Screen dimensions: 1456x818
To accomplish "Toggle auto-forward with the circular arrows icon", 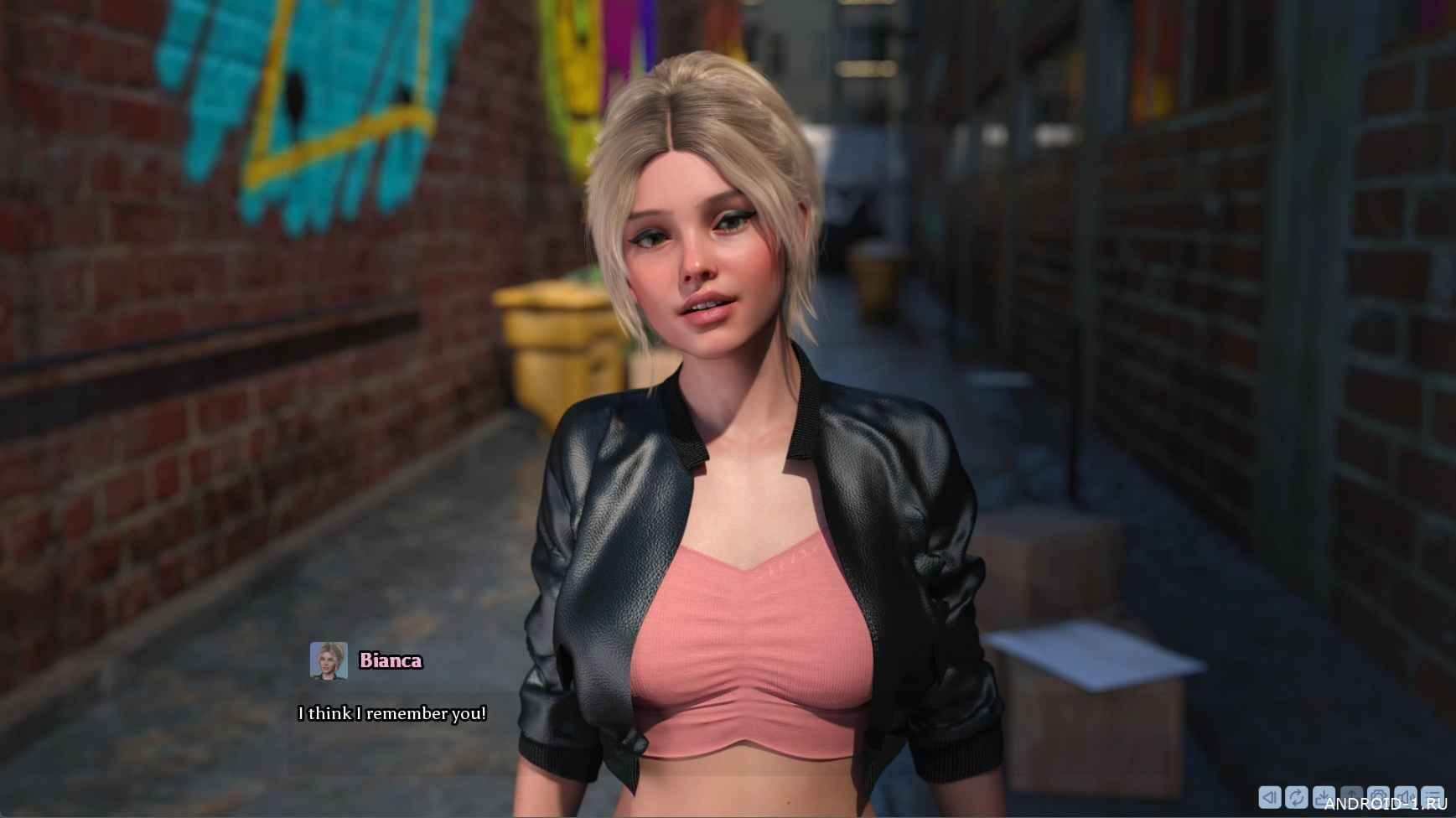I will click(x=1297, y=796).
